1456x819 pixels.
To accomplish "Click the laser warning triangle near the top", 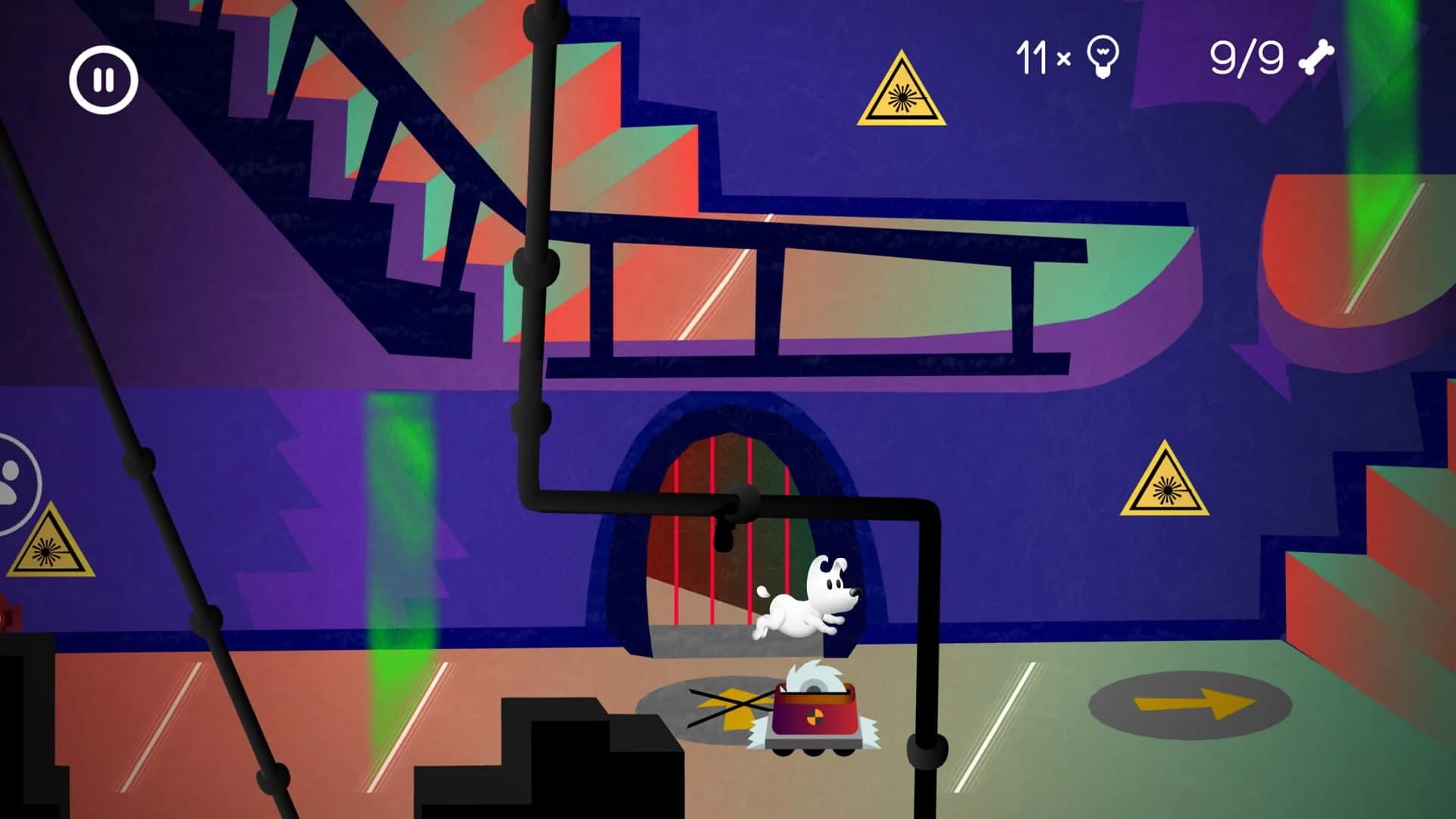I will coord(901,91).
